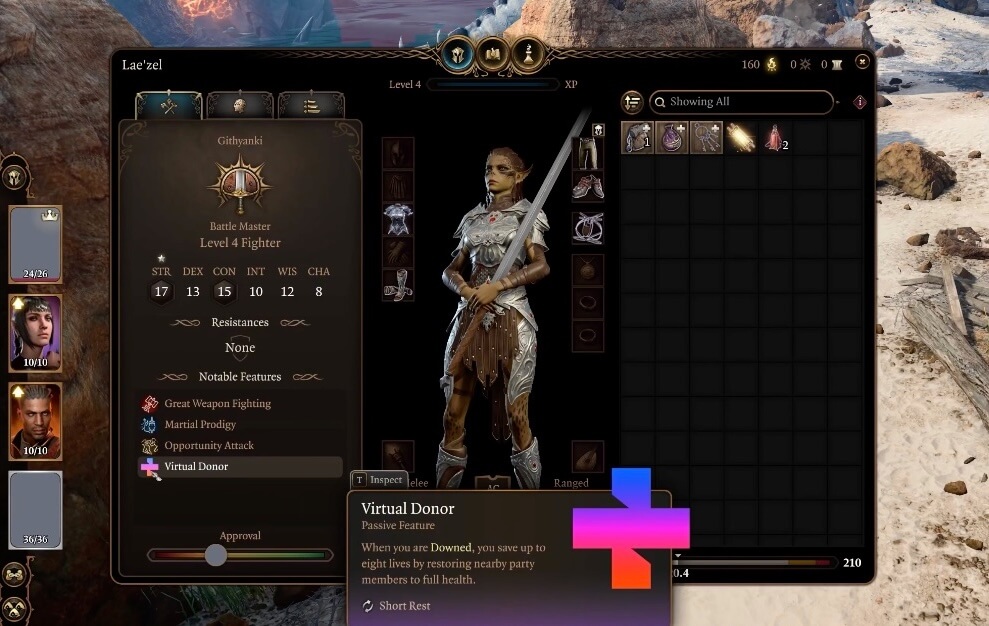Image resolution: width=989 pixels, height=626 pixels.
Task: Close the character sheet window
Action: (x=862, y=62)
